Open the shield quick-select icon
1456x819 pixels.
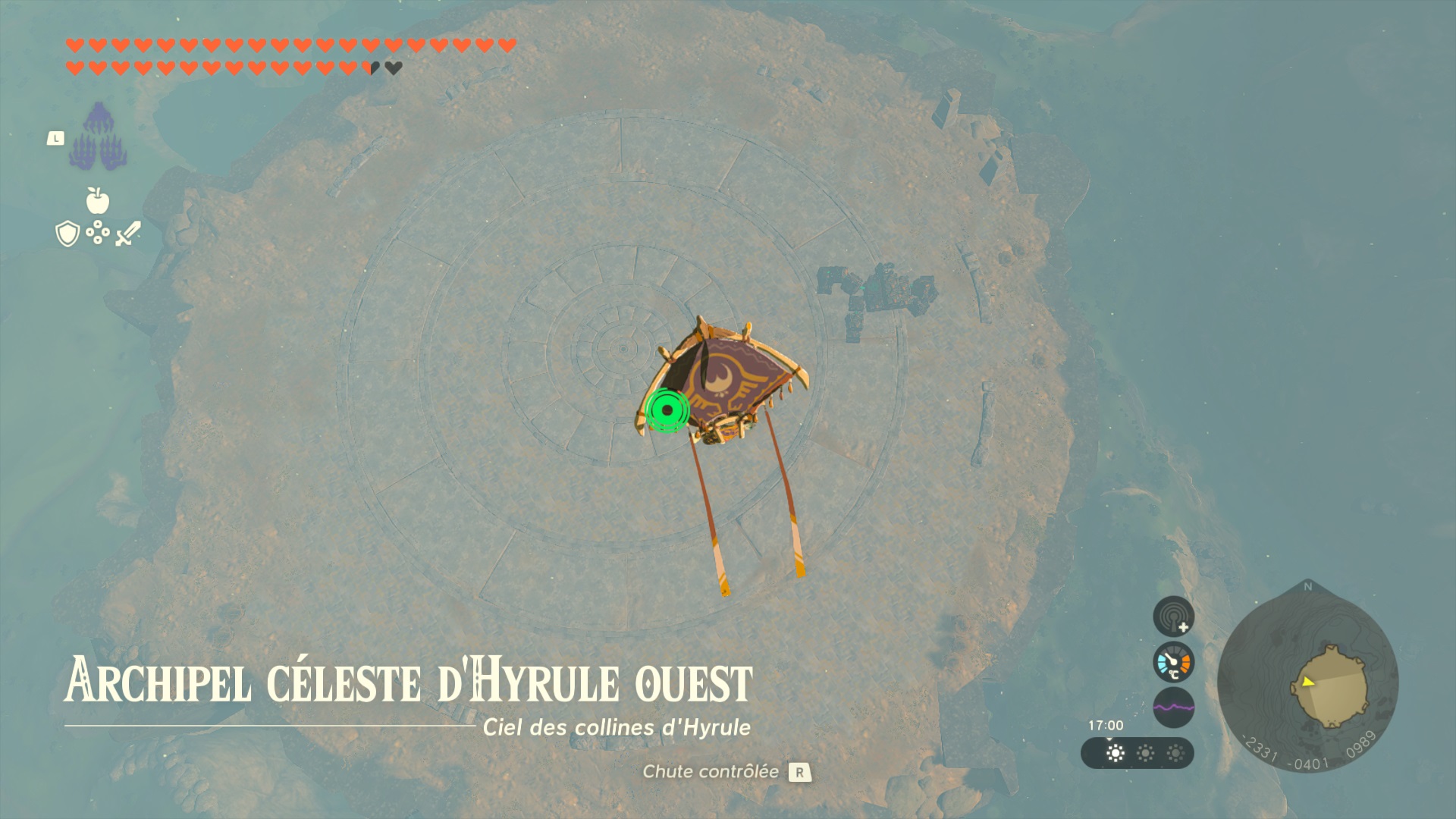[x=67, y=234]
